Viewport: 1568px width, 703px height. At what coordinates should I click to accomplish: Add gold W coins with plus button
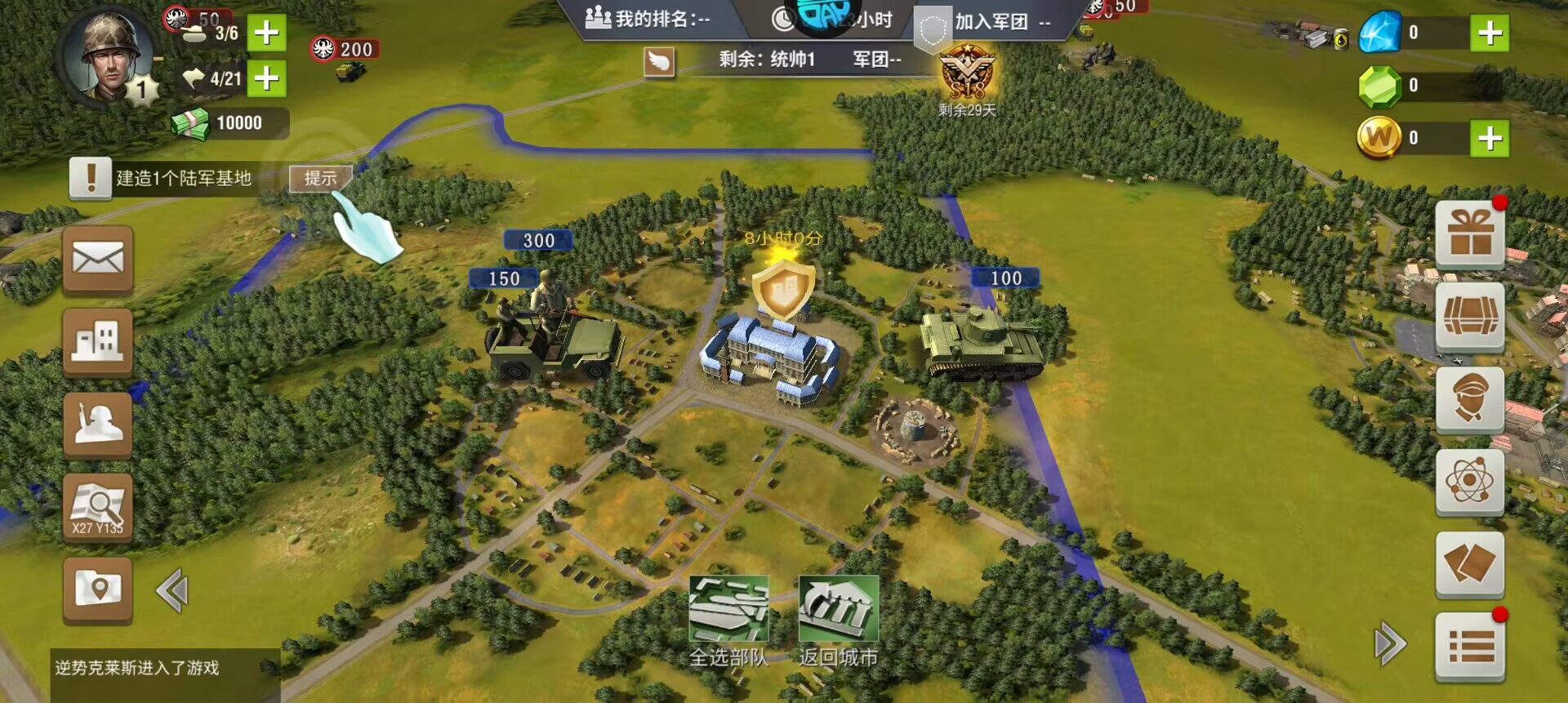tap(1490, 138)
